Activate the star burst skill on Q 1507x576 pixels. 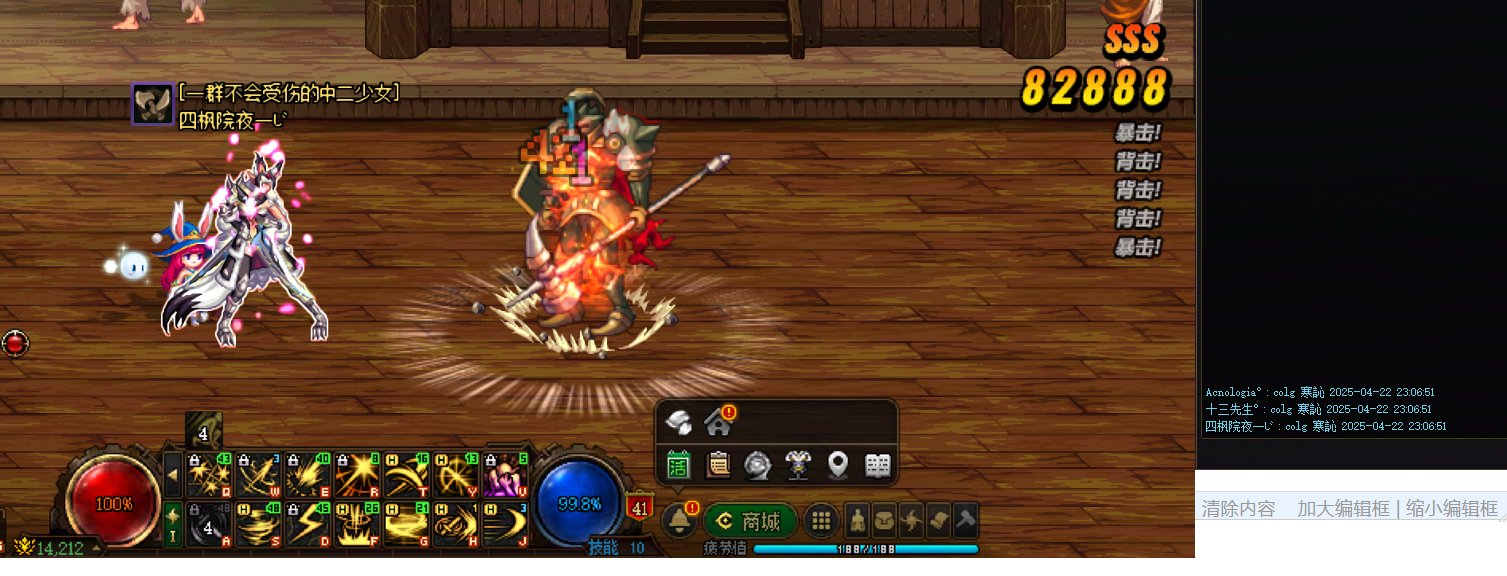pos(210,473)
